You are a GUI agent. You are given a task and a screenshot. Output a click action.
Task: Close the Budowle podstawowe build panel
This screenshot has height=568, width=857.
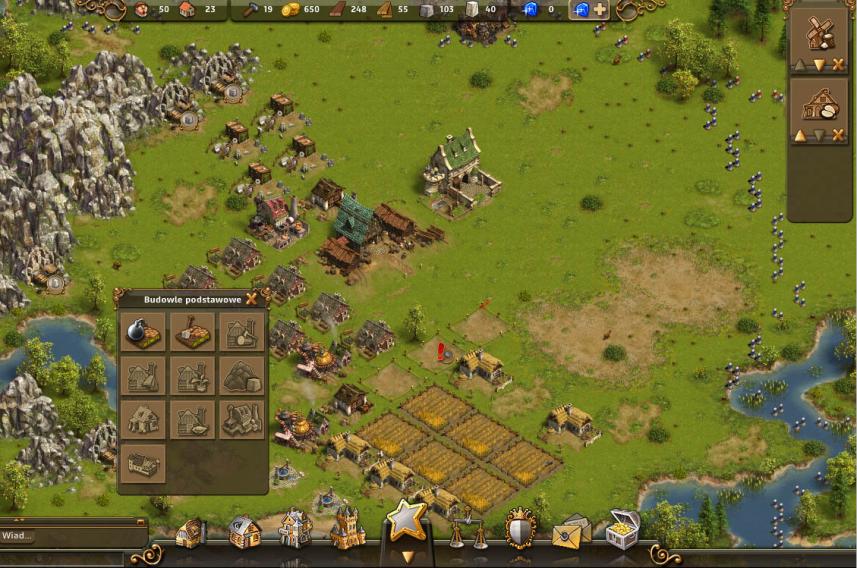coord(252,298)
